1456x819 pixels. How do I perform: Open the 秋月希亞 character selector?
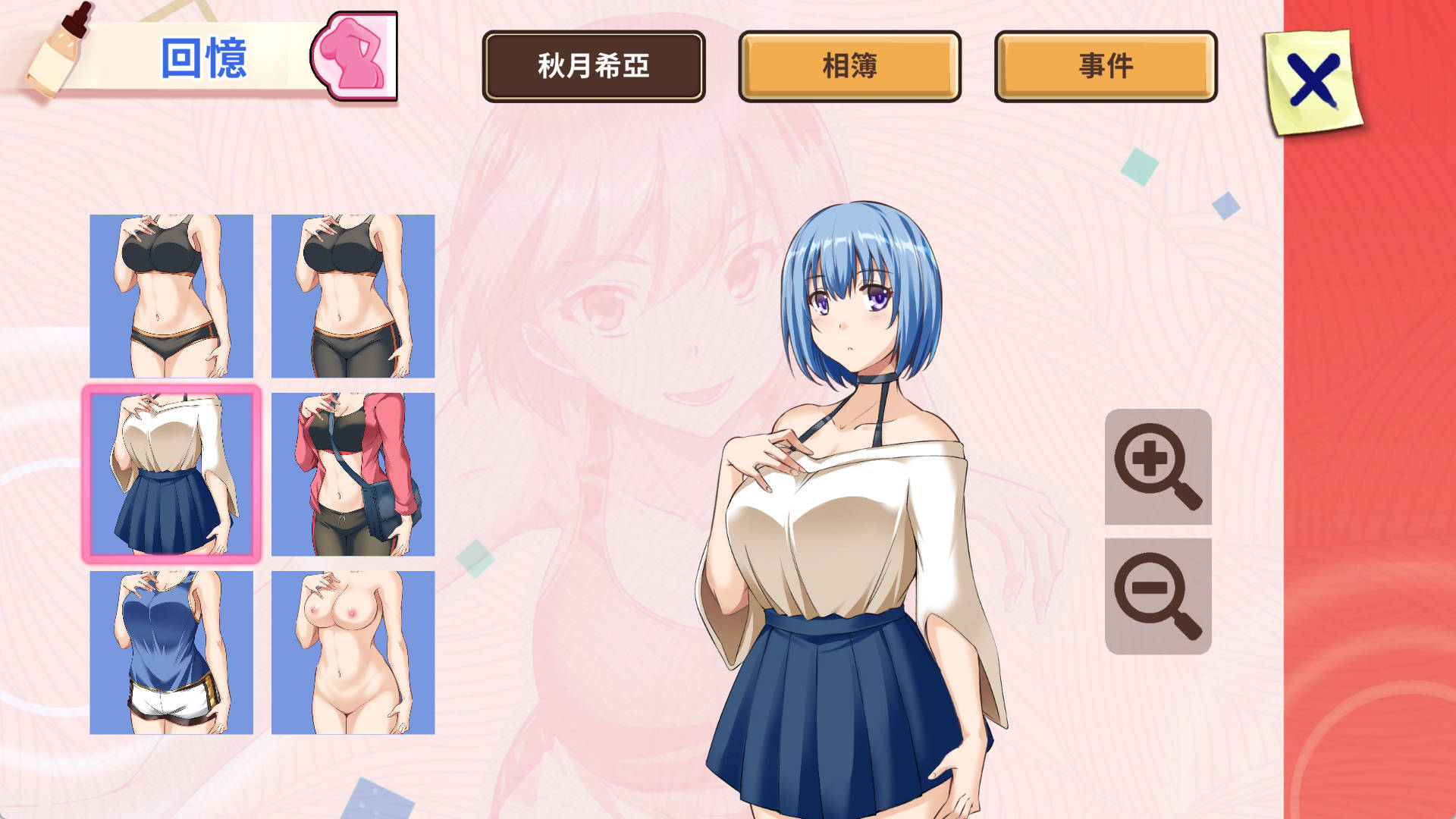(595, 67)
